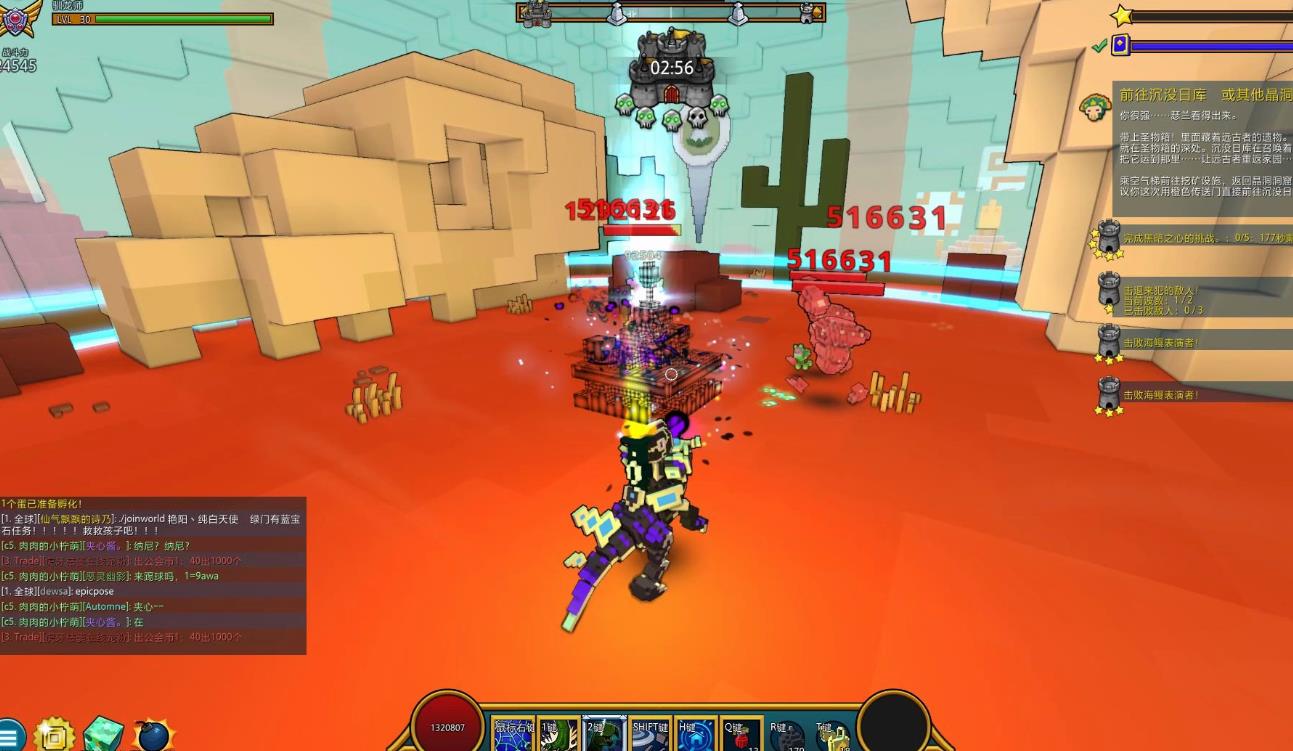Viewport: 1293px width, 751px height.
Task: Click the golden badge icon
Action: point(55,737)
